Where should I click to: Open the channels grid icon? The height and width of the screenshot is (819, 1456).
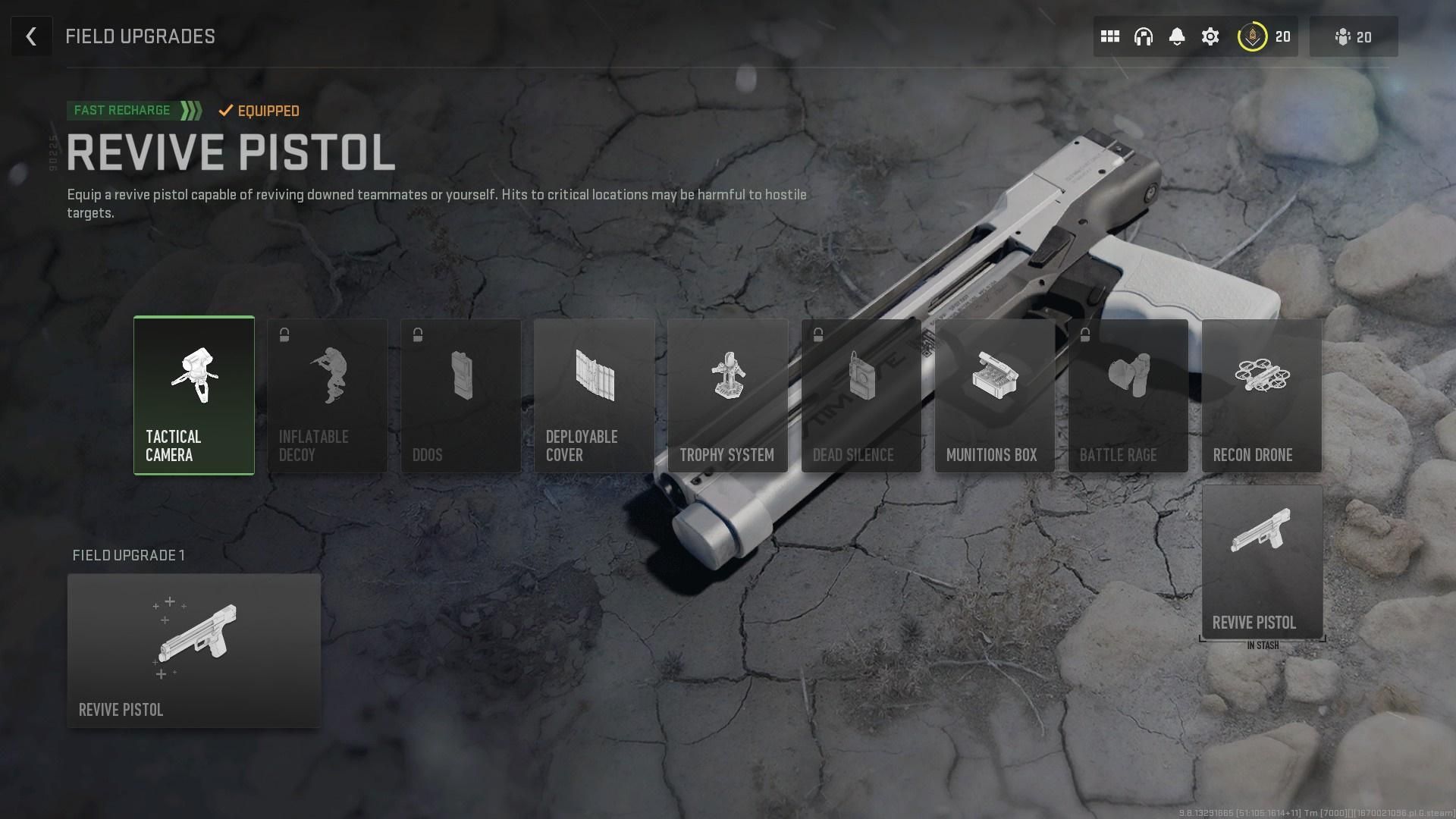1109,36
